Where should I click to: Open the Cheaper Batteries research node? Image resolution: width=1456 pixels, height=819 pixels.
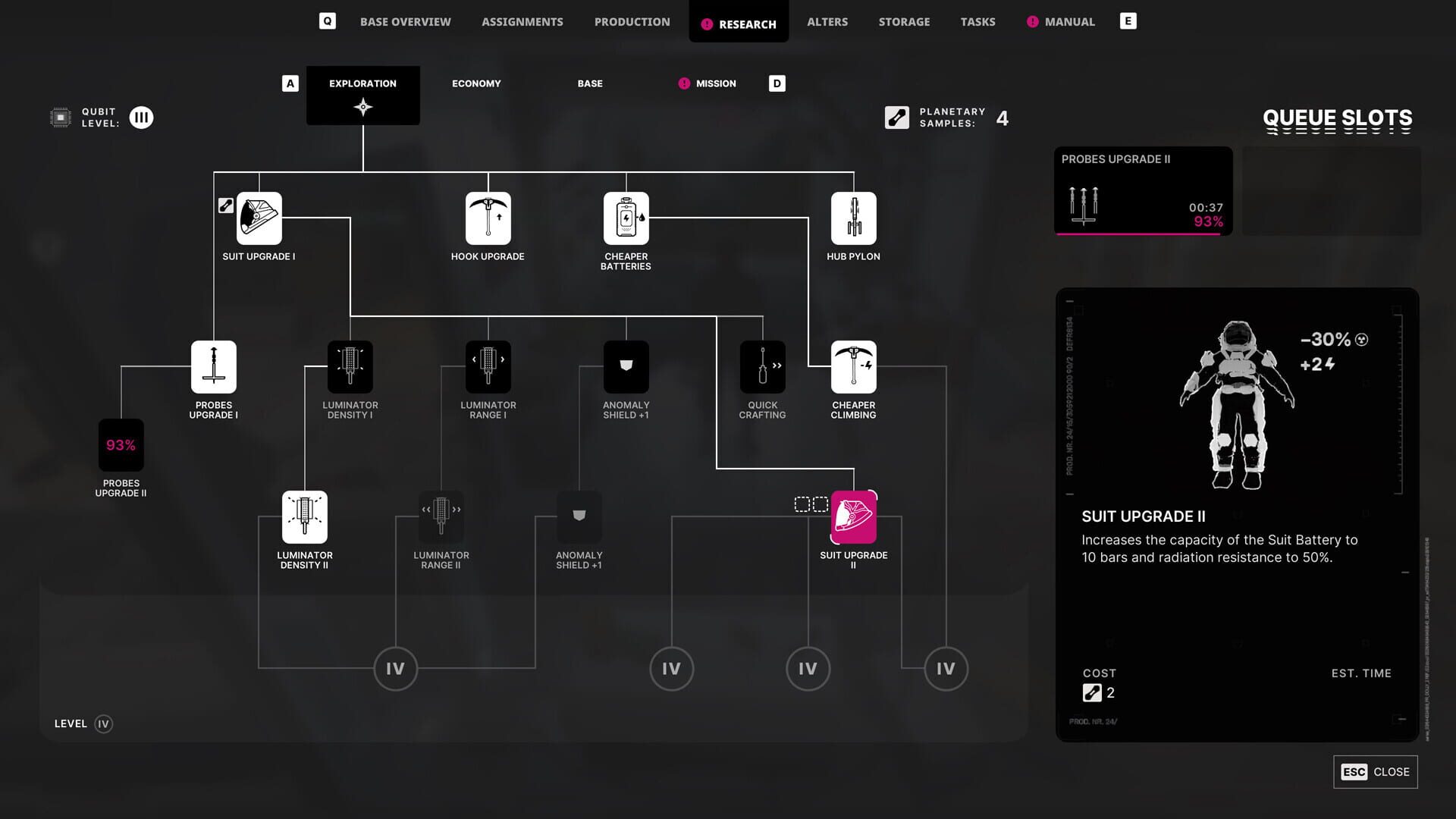tap(626, 218)
